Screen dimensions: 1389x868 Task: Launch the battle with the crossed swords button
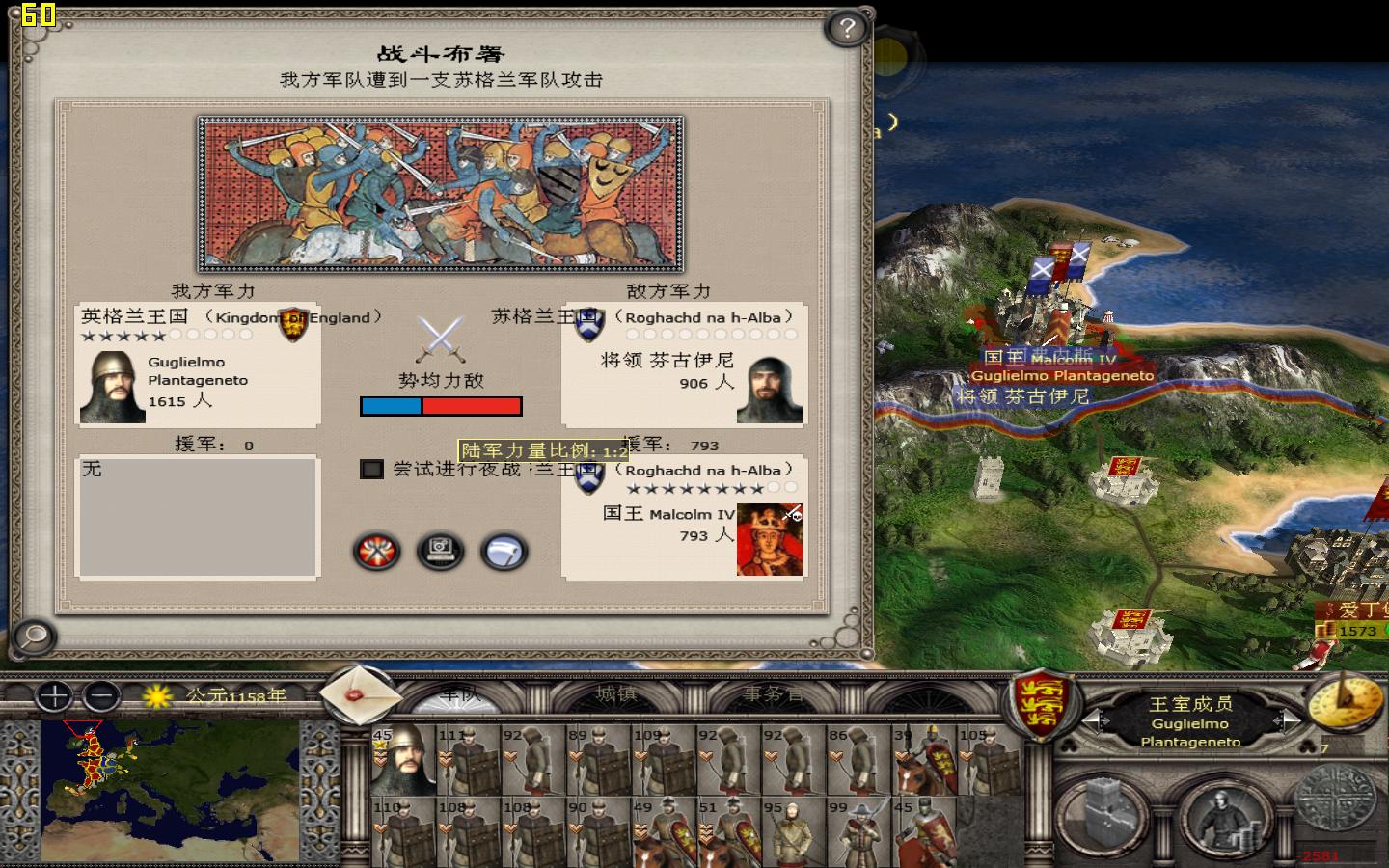pos(375,552)
